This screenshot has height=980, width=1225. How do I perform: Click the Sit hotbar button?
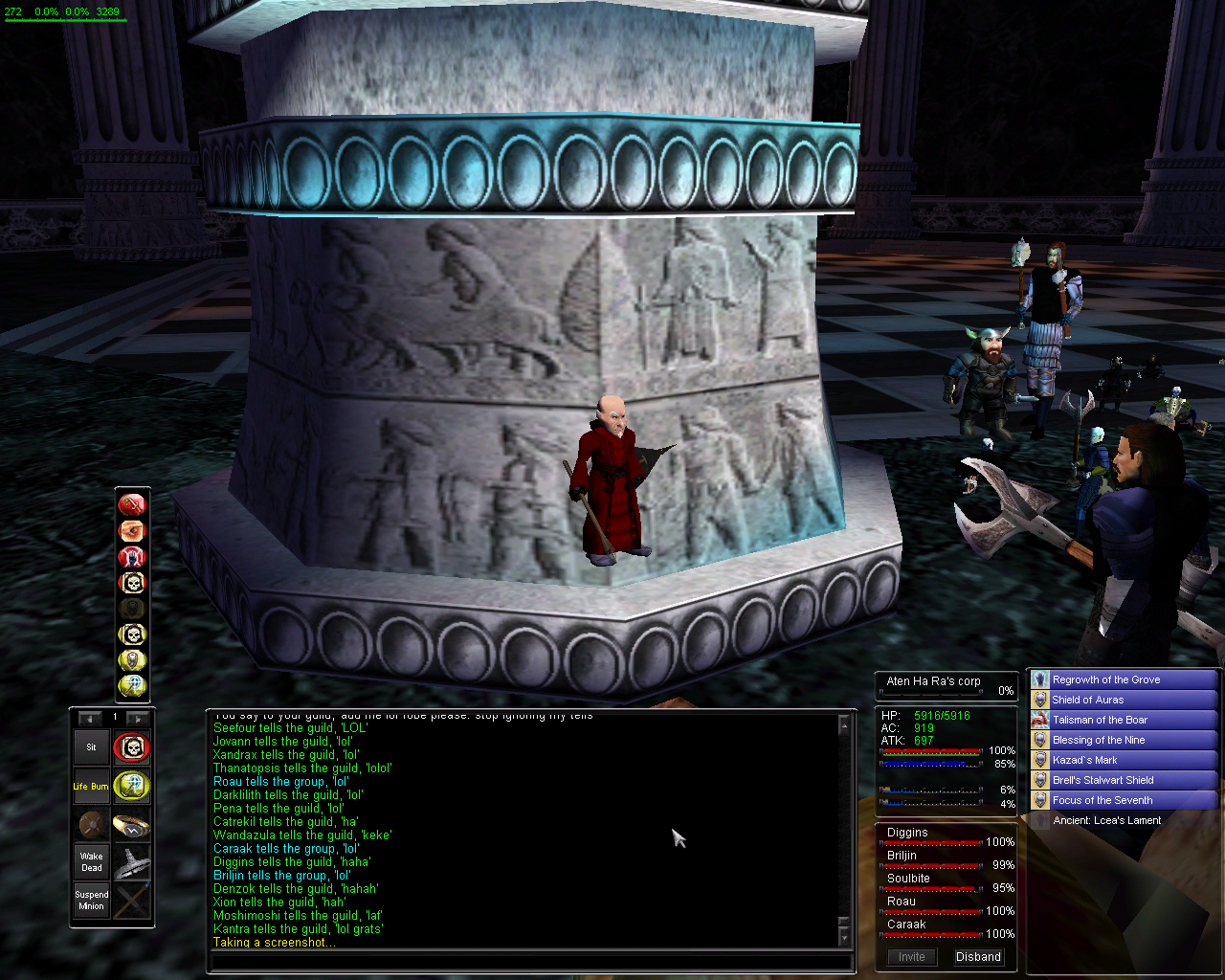92,747
